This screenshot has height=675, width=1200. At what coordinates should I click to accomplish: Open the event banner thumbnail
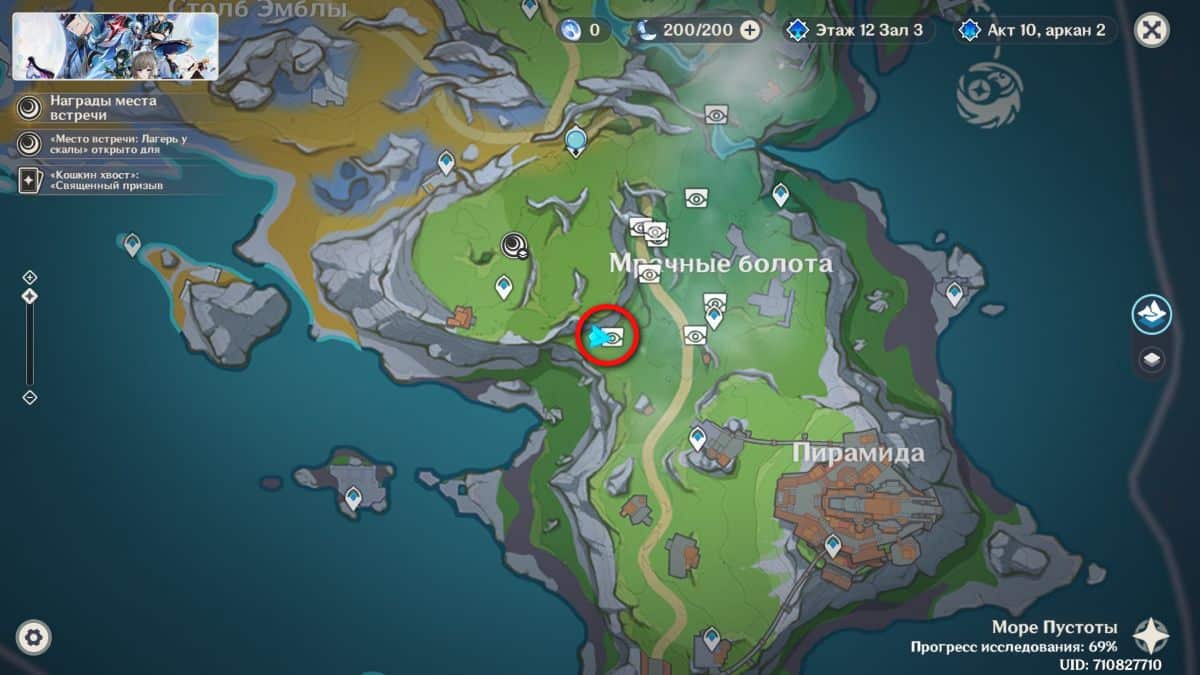[115, 46]
